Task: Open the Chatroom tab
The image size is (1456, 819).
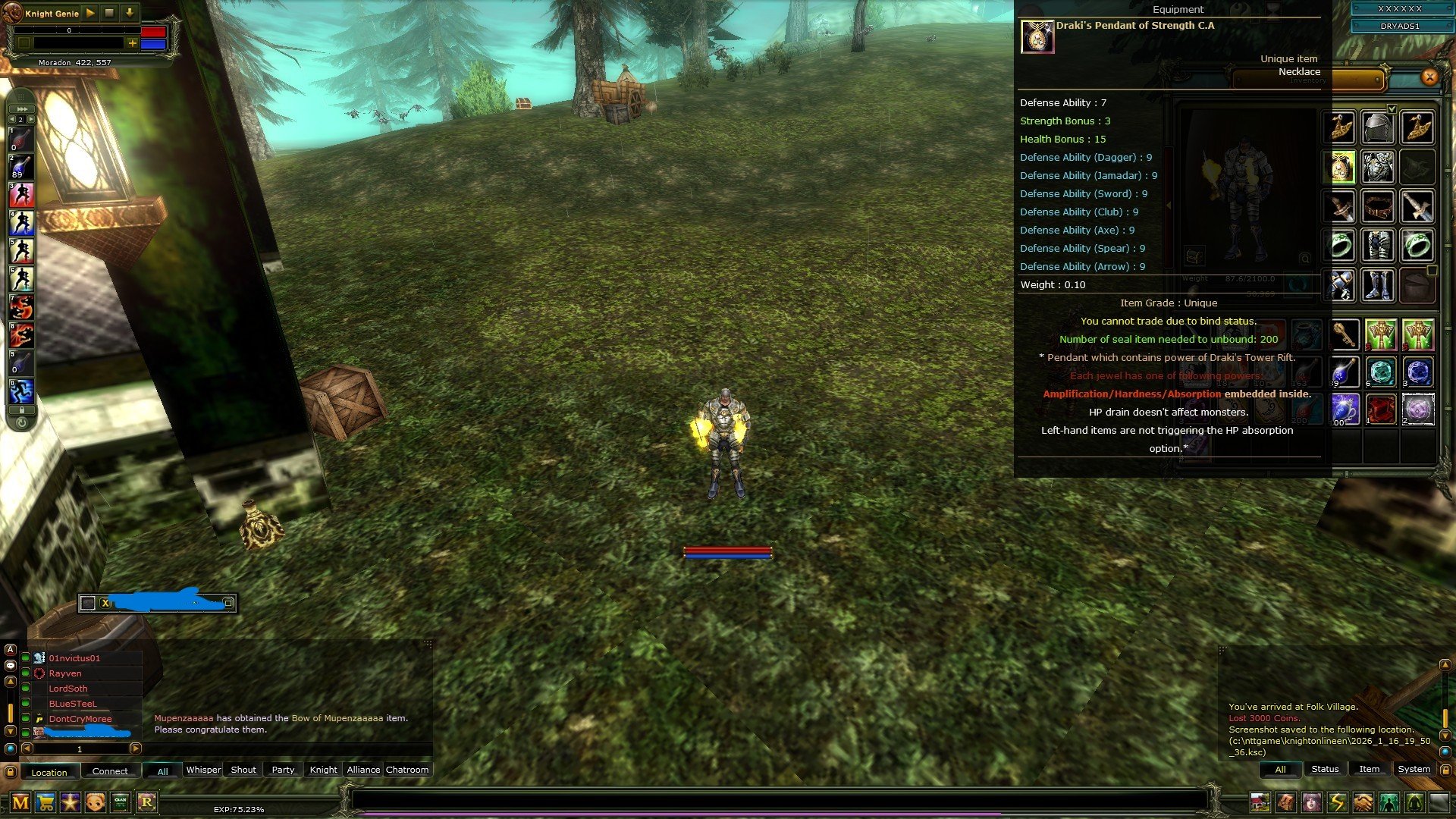Action: pos(407,770)
